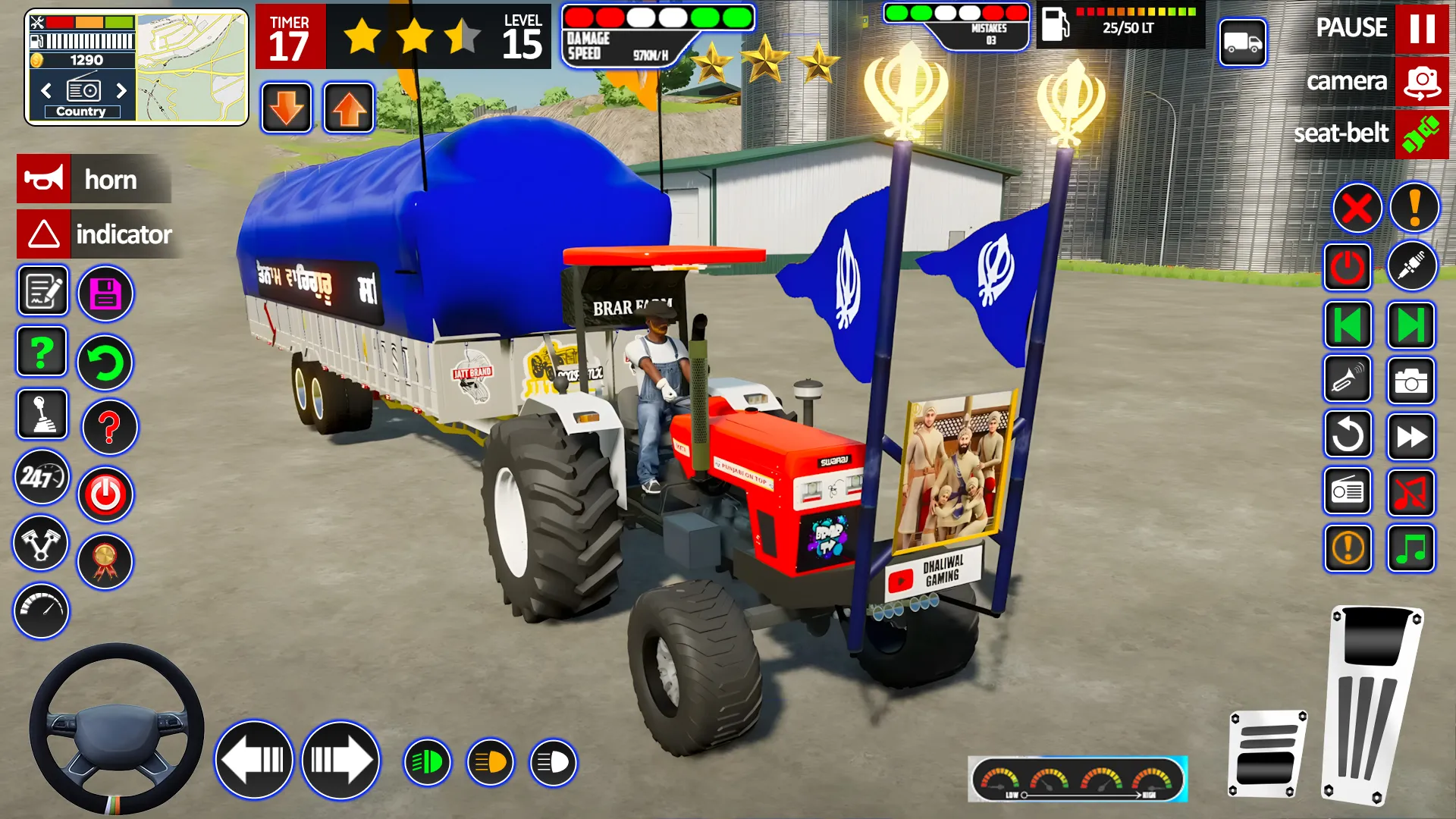Tap the orange up arrow button
This screenshot has width=1456, height=819.
349,108
